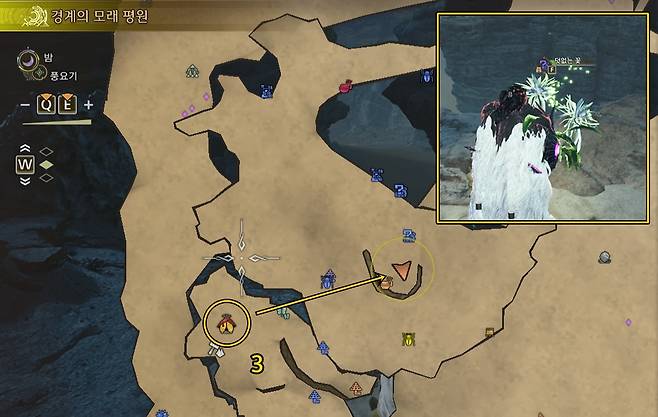Zoom out the map with minus
The width and height of the screenshot is (658, 417).
(25, 105)
